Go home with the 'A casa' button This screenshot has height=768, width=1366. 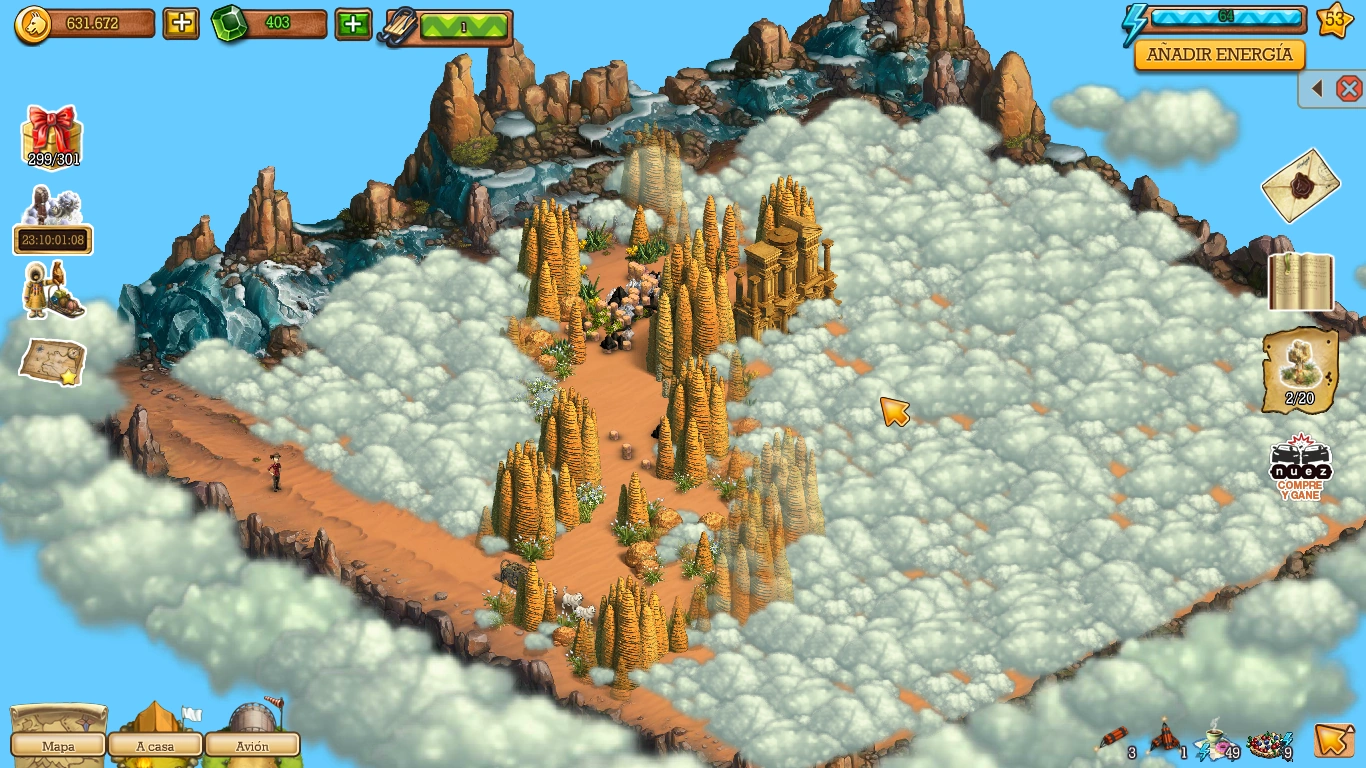click(155, 745)
